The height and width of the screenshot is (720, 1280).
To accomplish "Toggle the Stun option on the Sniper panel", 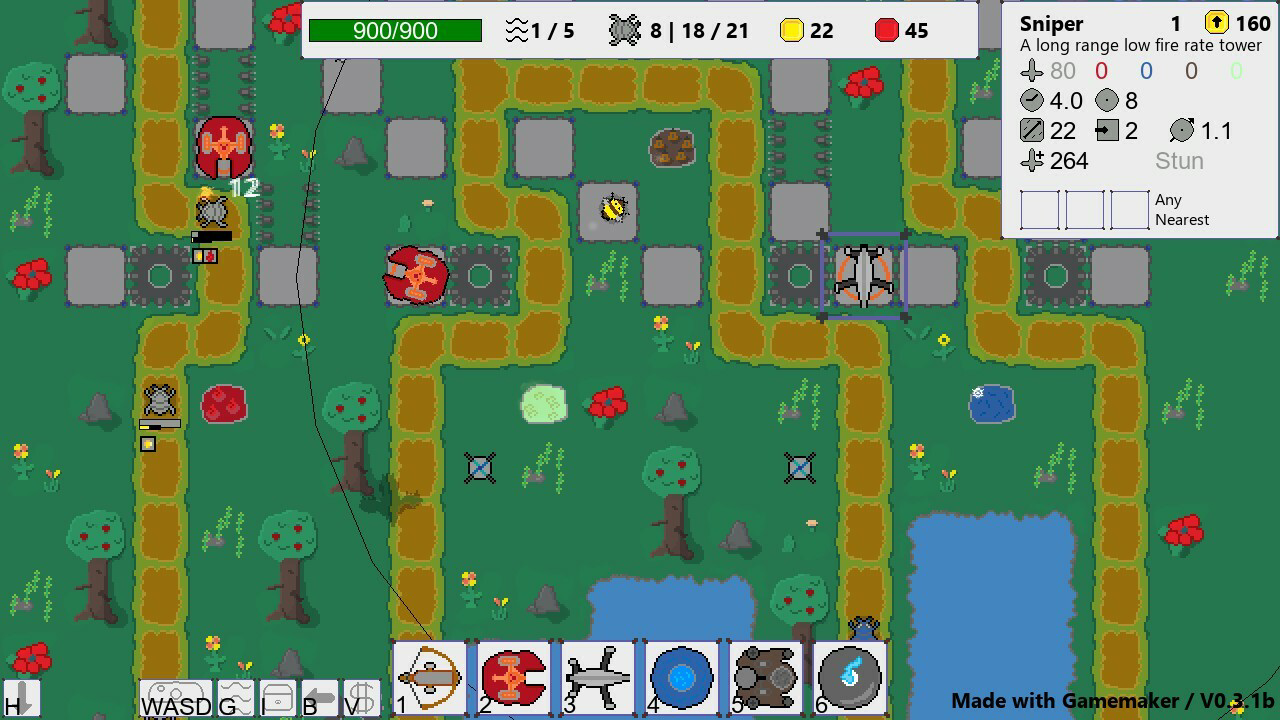I will [x=1179, y=160].
